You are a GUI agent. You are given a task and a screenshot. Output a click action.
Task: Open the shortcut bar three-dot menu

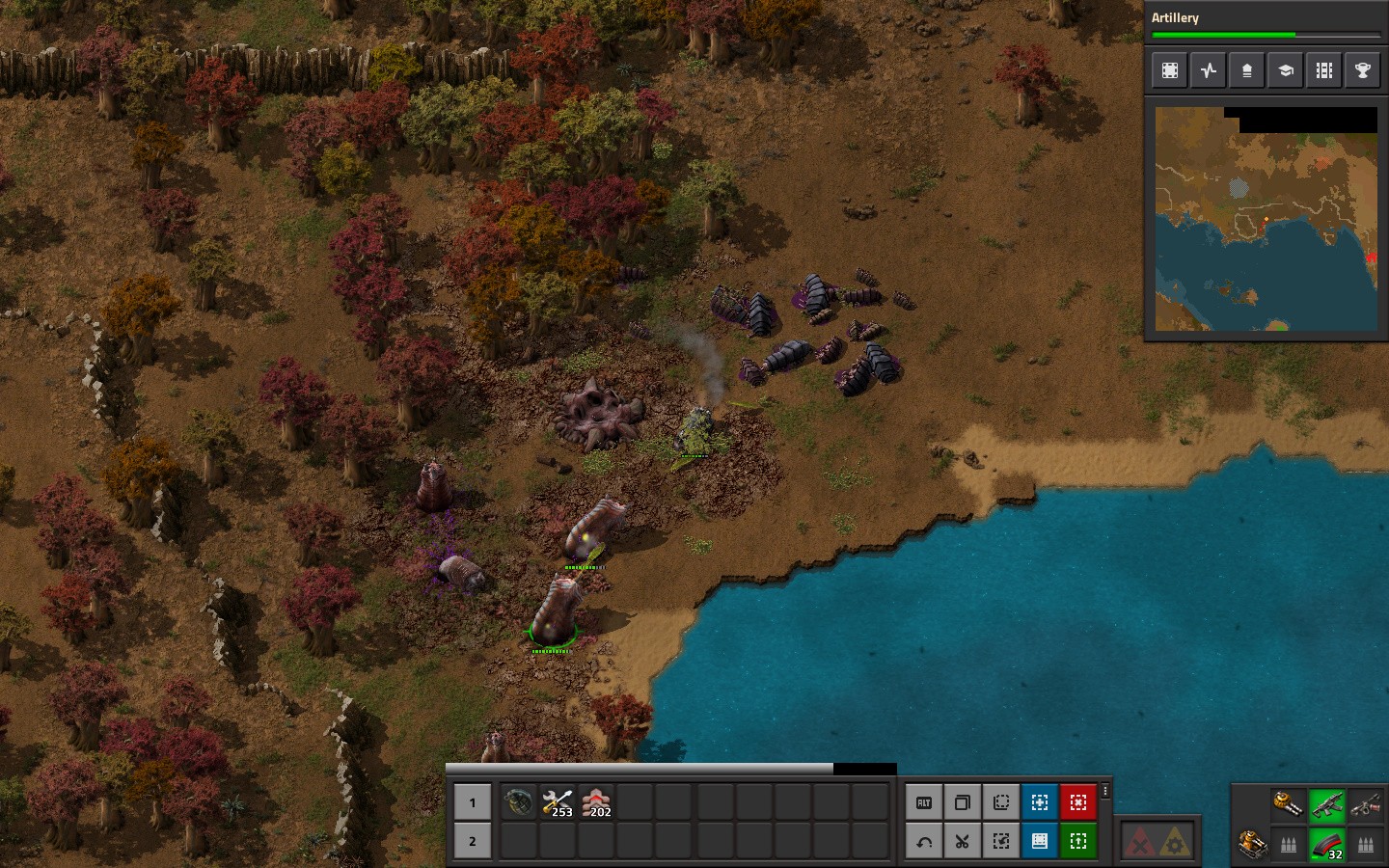pyautogui.click(x=1105, y=791)
